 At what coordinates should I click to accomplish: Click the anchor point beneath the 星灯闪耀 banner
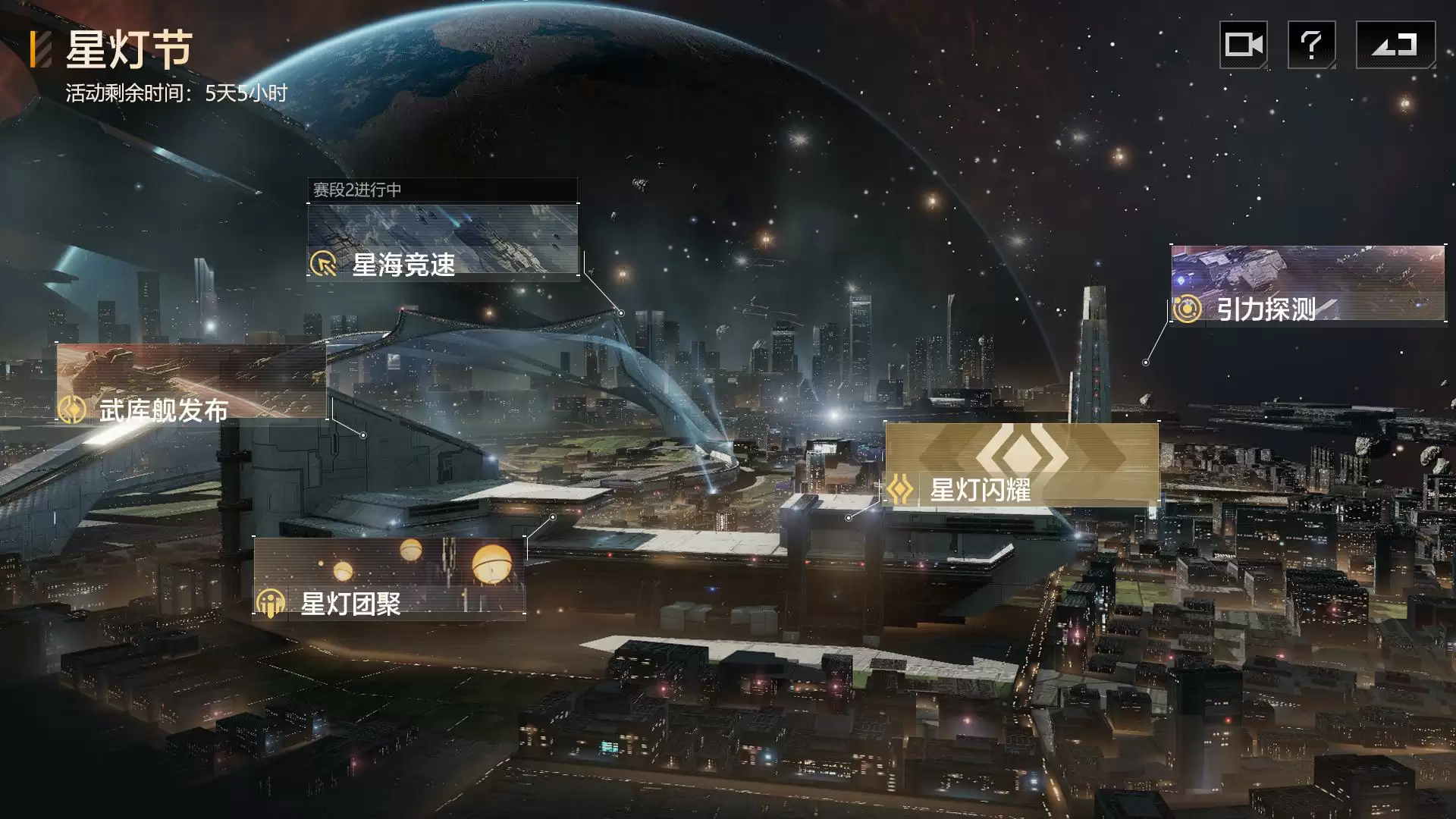tap(847, 518)
